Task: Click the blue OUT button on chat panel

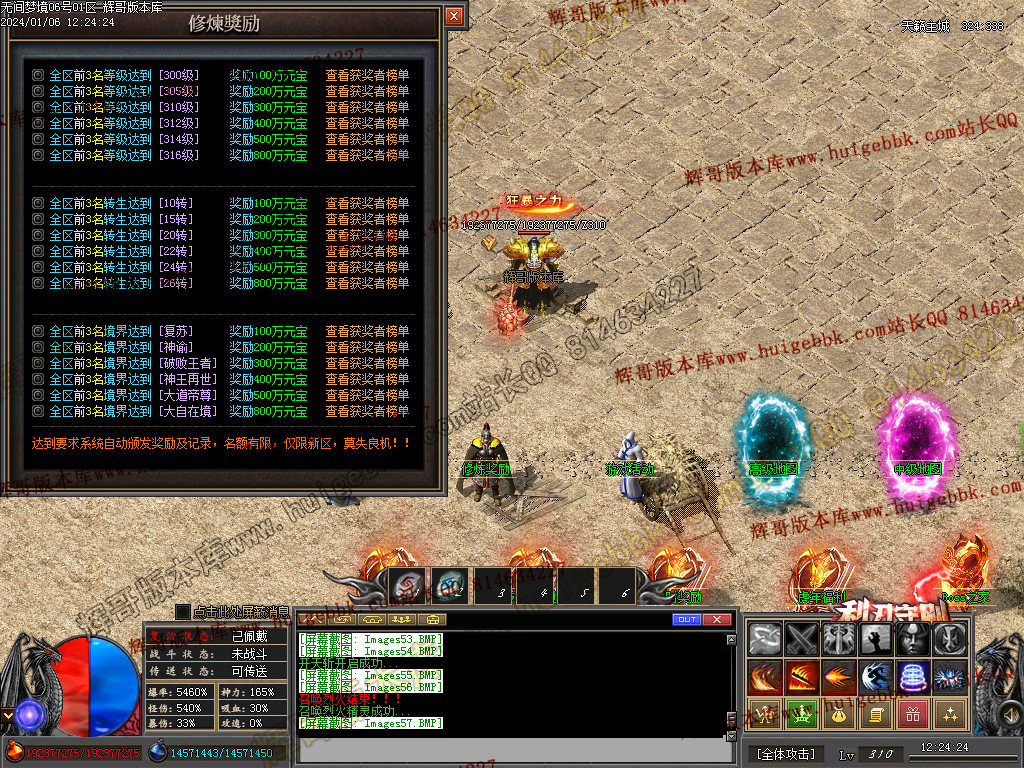Action: click(x=686, y=620)
